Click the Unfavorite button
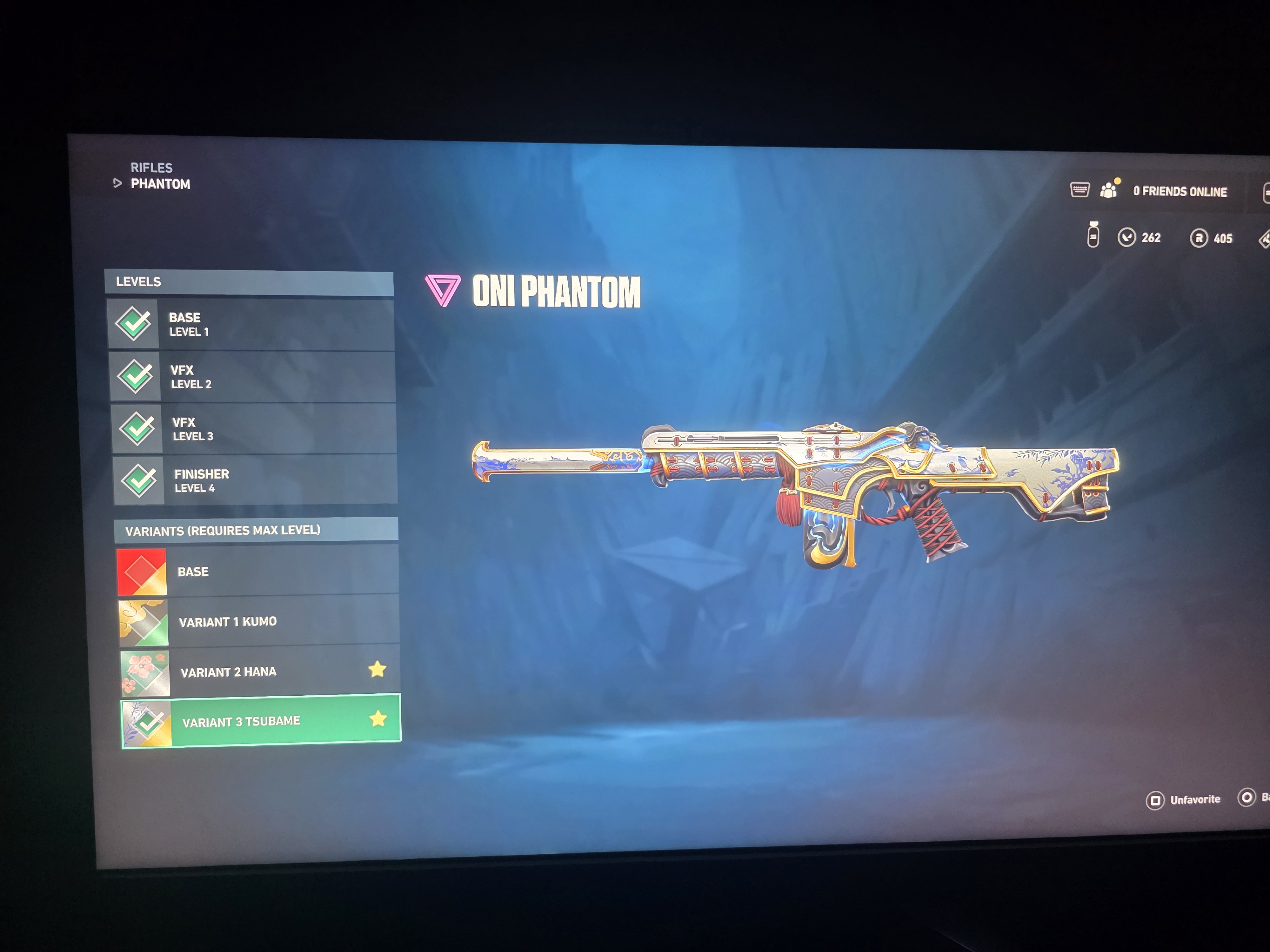 click(x=1184, y=799)
